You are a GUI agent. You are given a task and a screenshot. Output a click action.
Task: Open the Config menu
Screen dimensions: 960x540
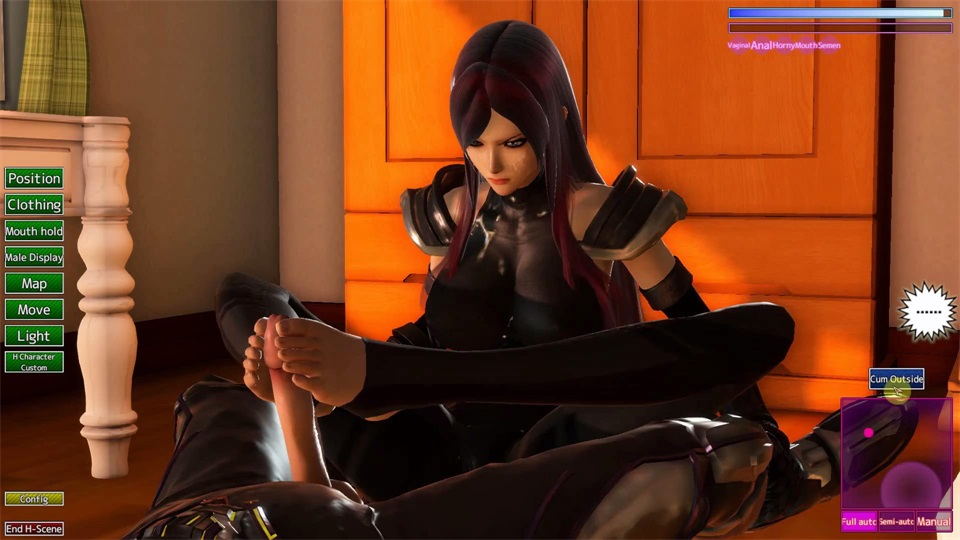pos(34,498)
